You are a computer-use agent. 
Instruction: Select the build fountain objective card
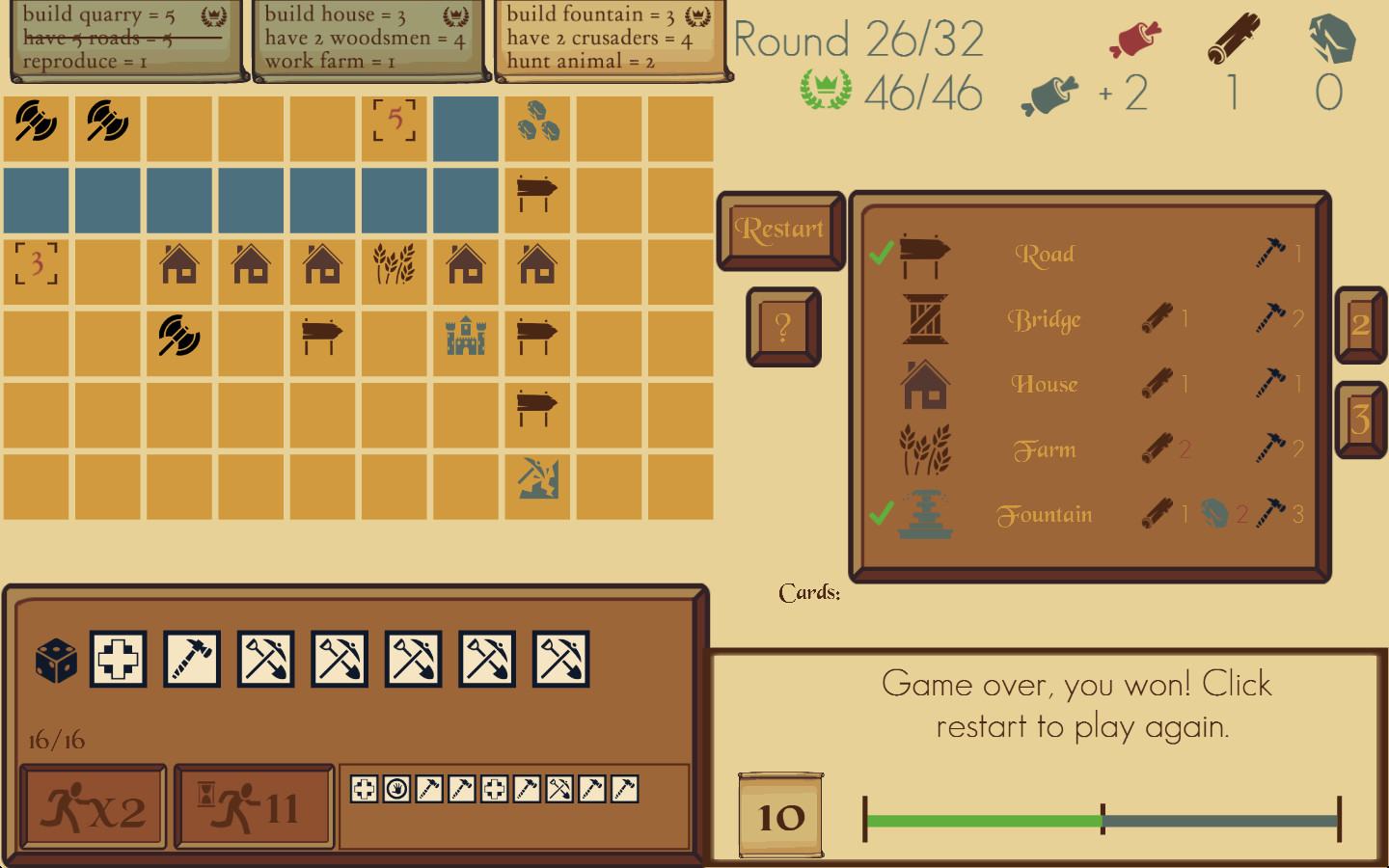click(609, 39)
